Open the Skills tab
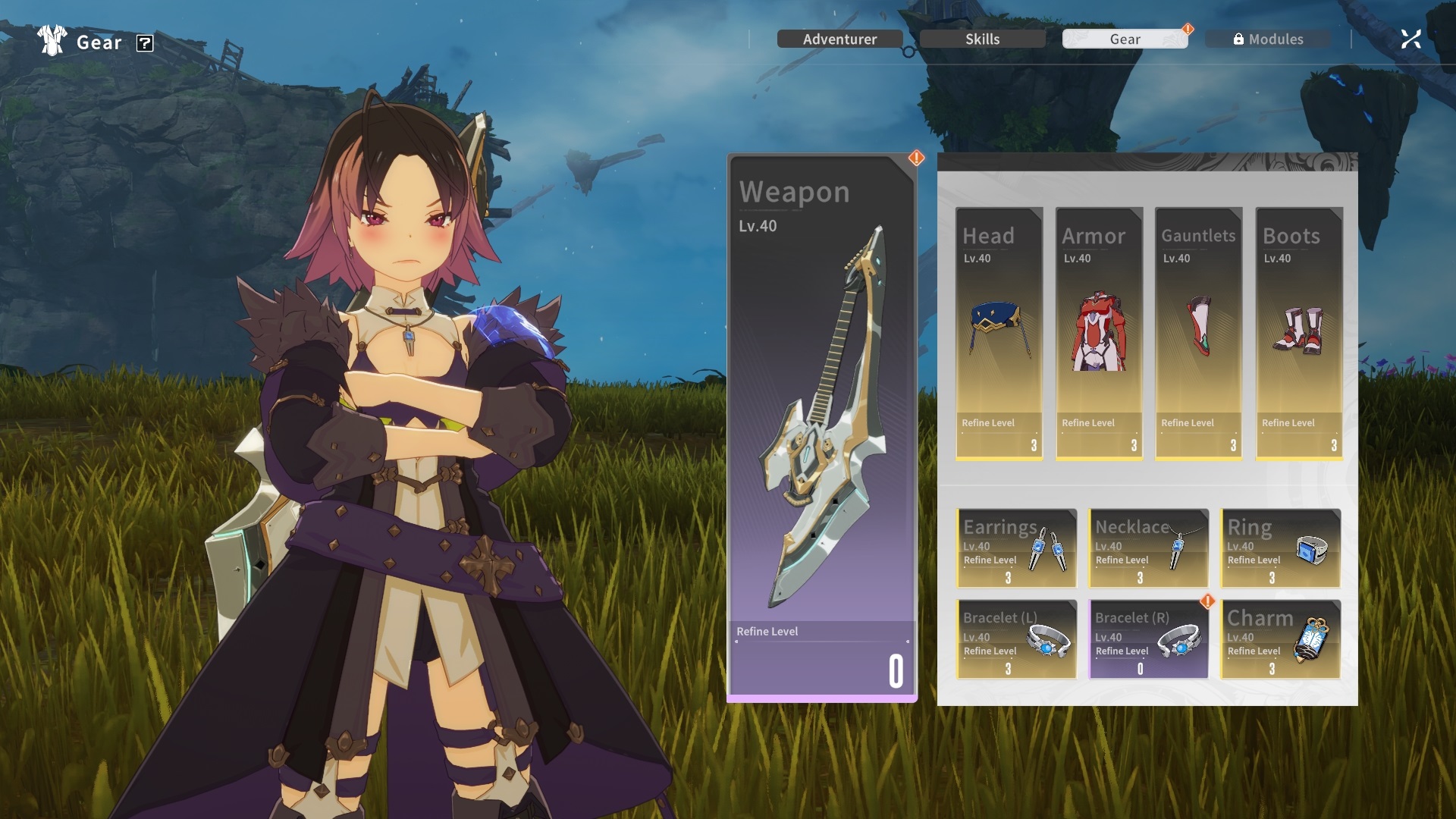1456x819 pixels. click(982, 39)
